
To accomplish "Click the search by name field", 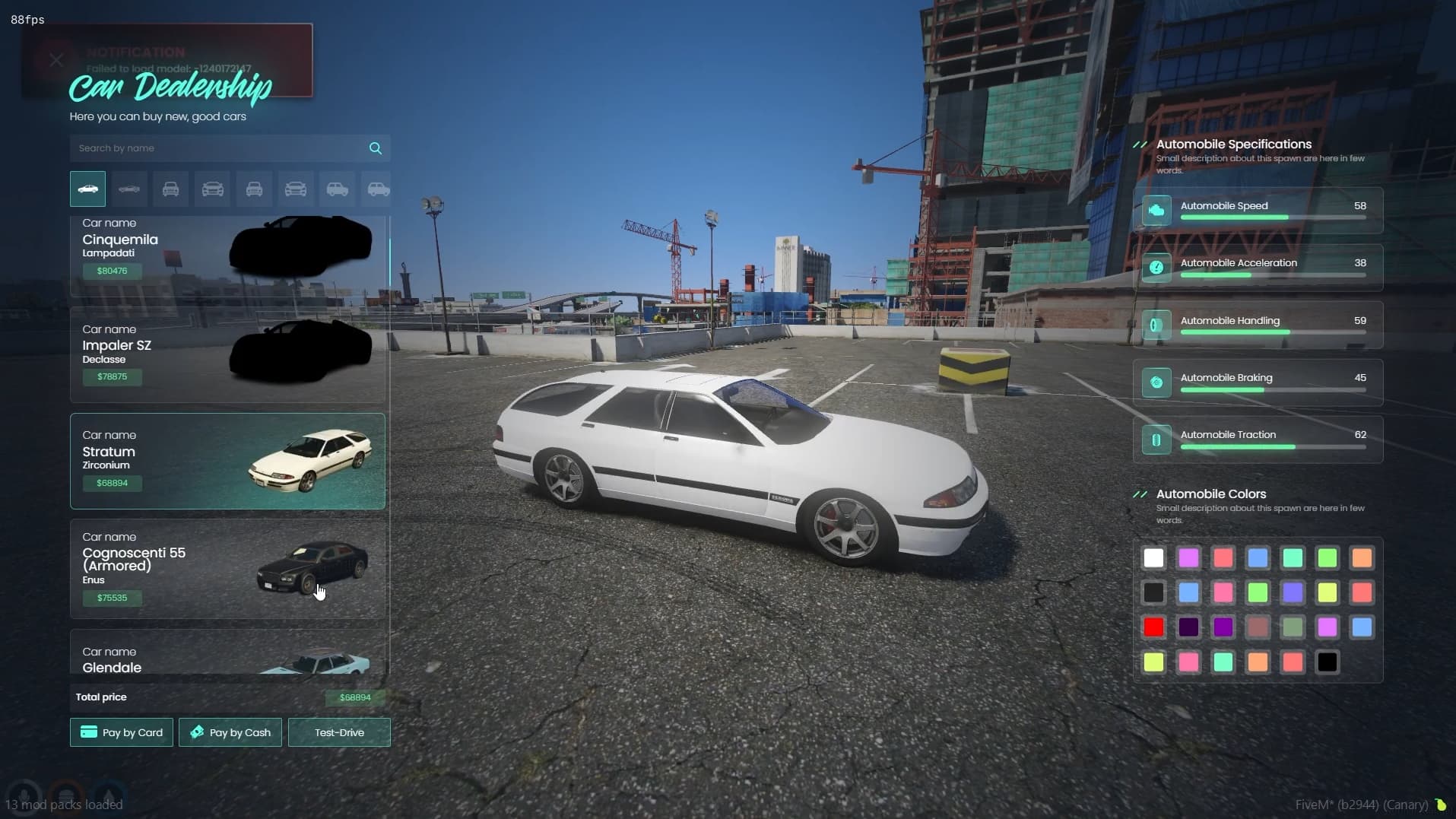I will pos(217,148).
